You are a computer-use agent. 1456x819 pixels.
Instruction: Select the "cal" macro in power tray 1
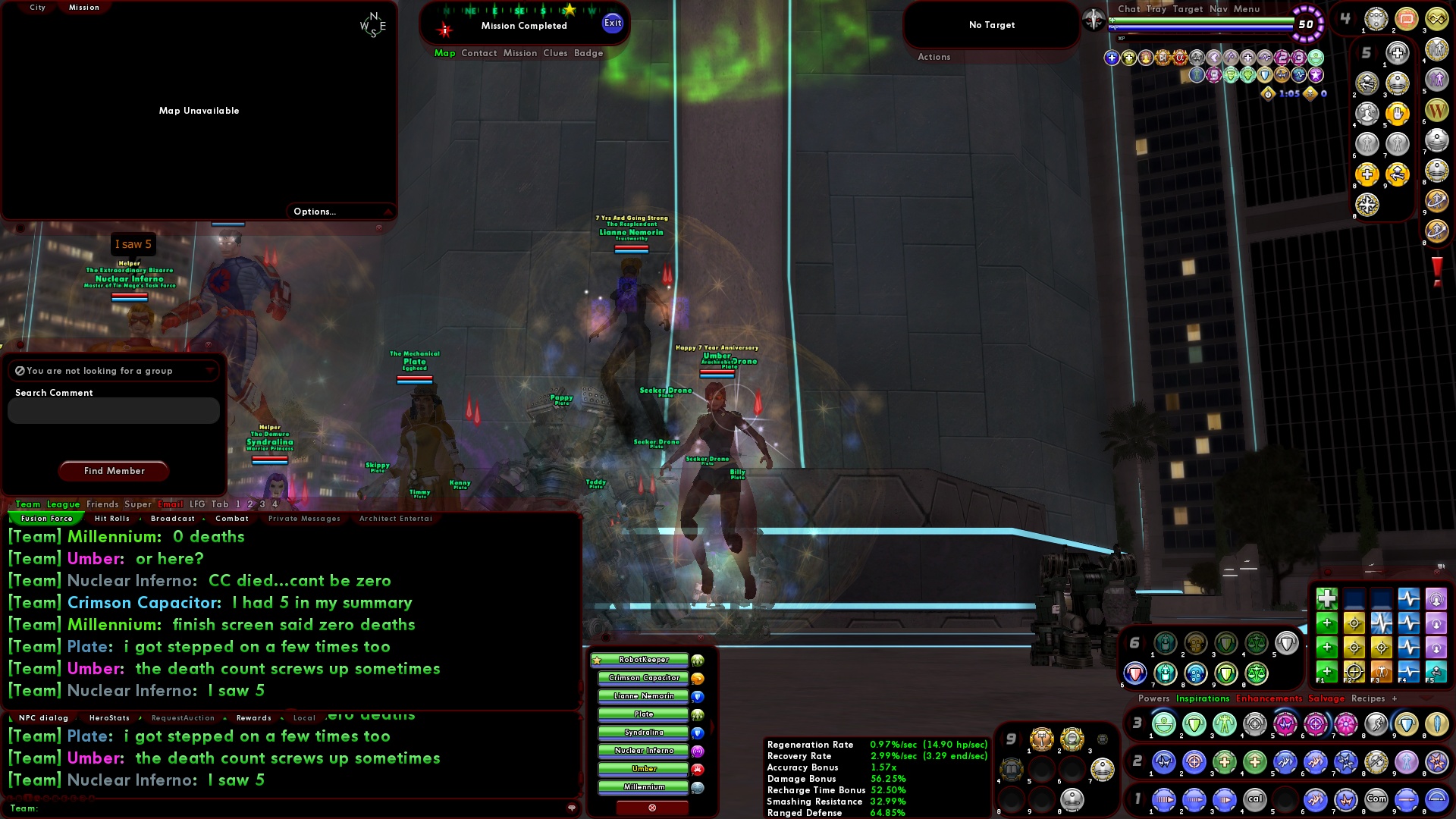point(1254,799)
